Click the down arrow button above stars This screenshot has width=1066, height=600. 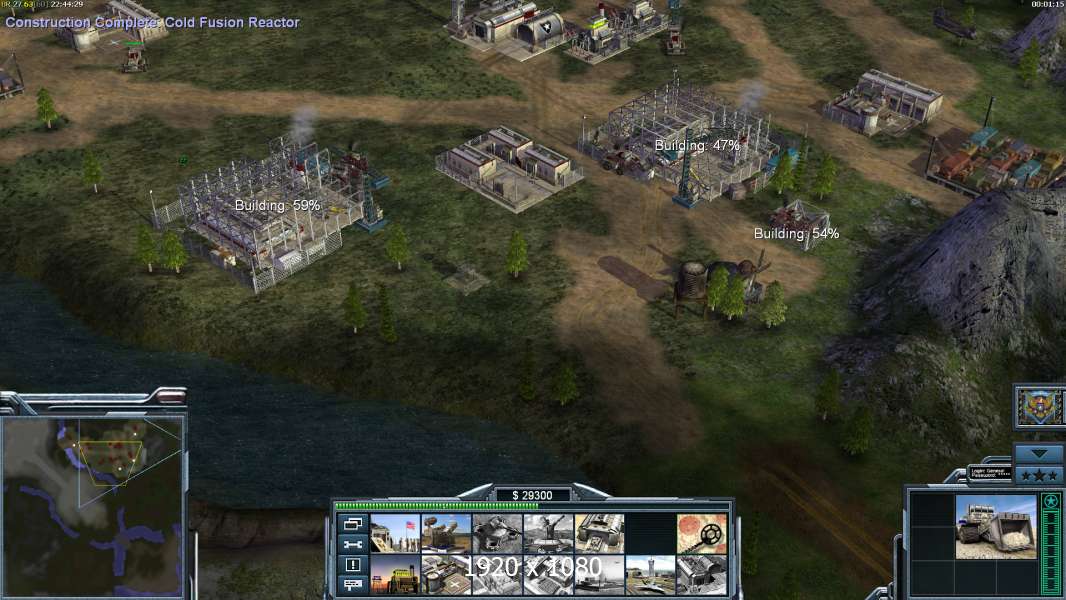point(1038,453)
